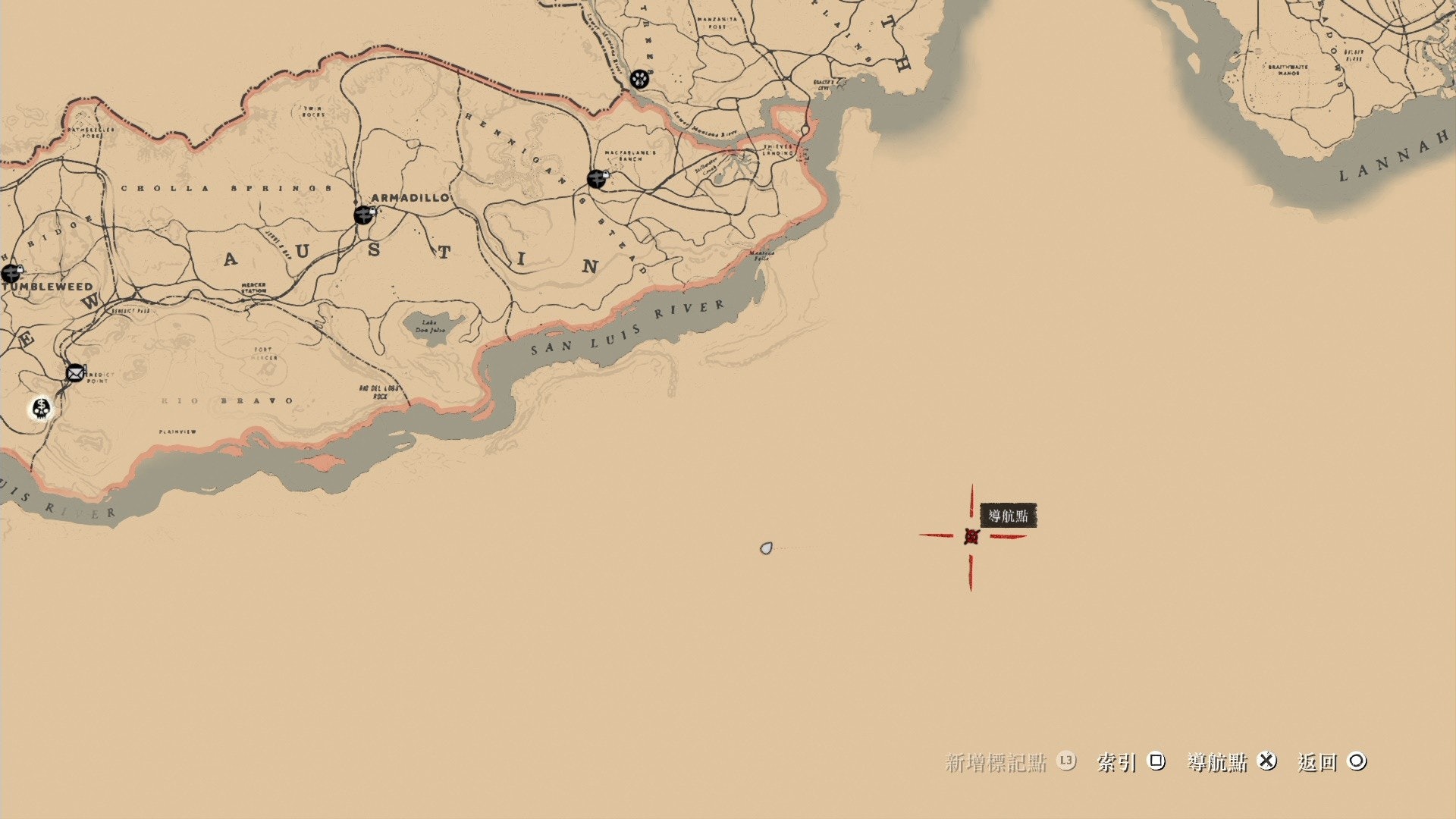This screenshot has height=819, width=1456.
Task: Click the locked fence icon at MacFarlane's Ranch
Action: (x=596, y=180)
